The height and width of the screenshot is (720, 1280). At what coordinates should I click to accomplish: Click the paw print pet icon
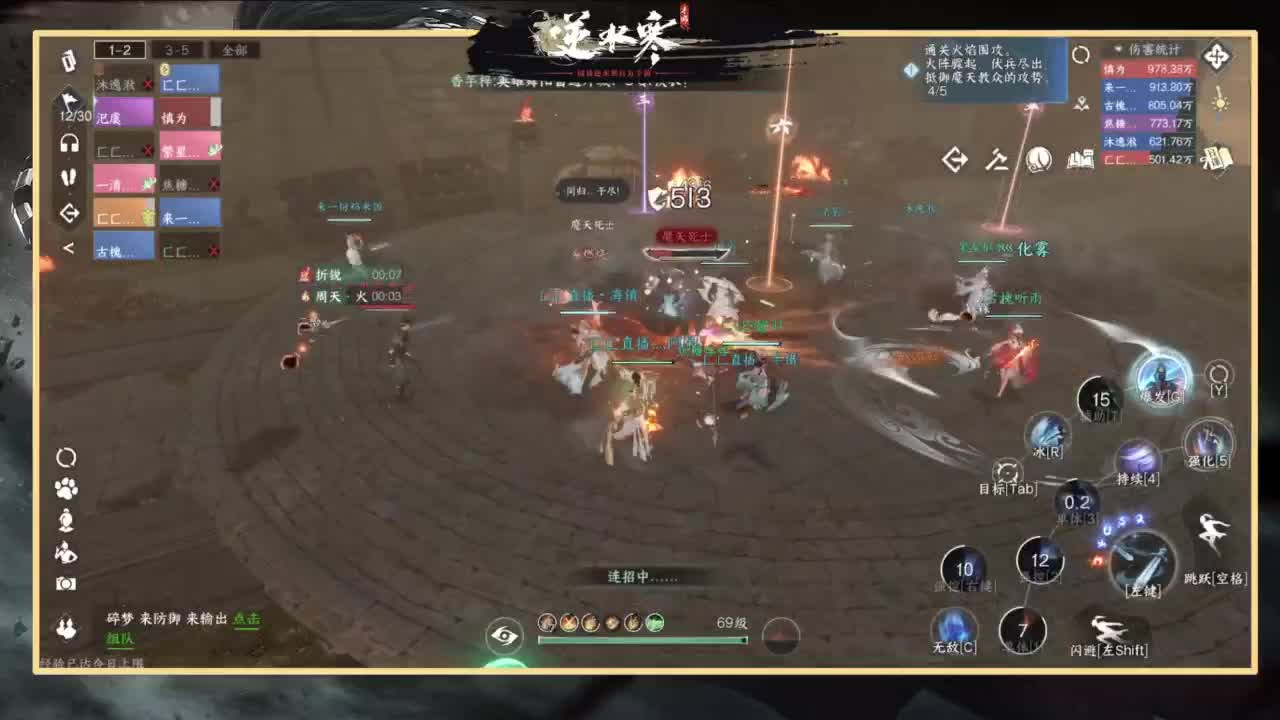66,488
